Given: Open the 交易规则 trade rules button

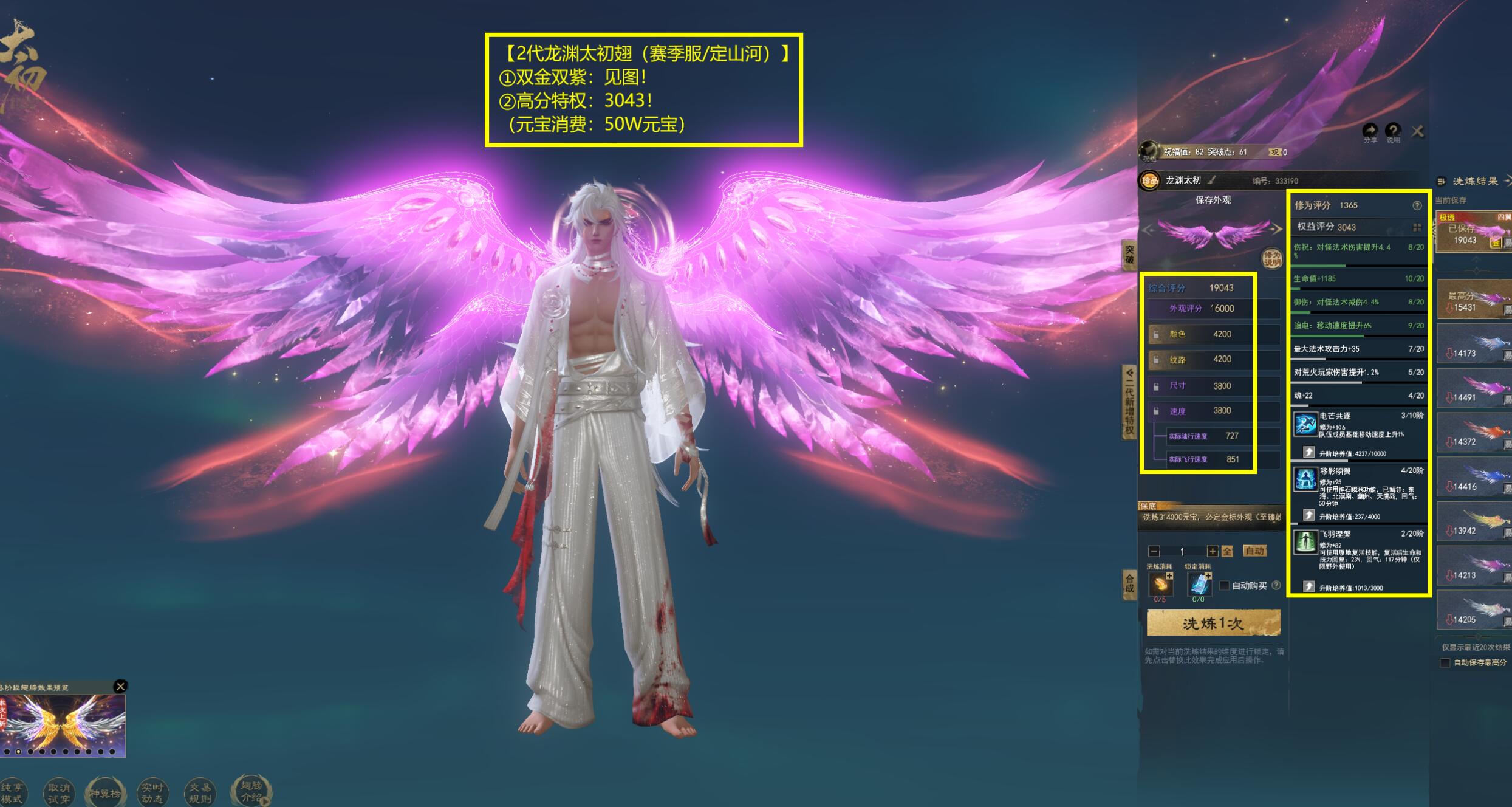Looking at the screenshot, I should coord(200,793).
